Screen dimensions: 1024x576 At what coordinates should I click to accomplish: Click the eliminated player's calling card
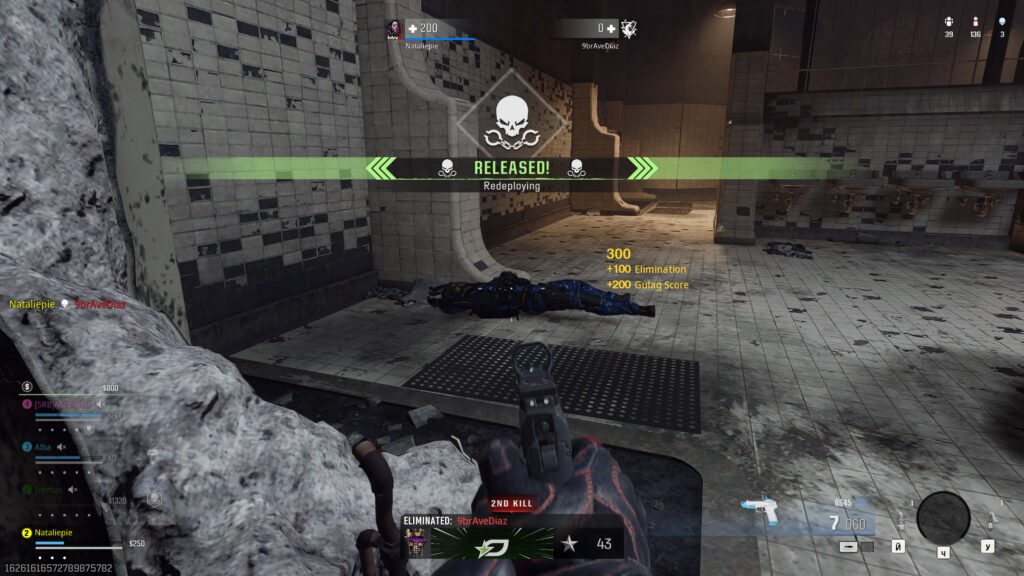pyautogui.click(x=492, y=543)
